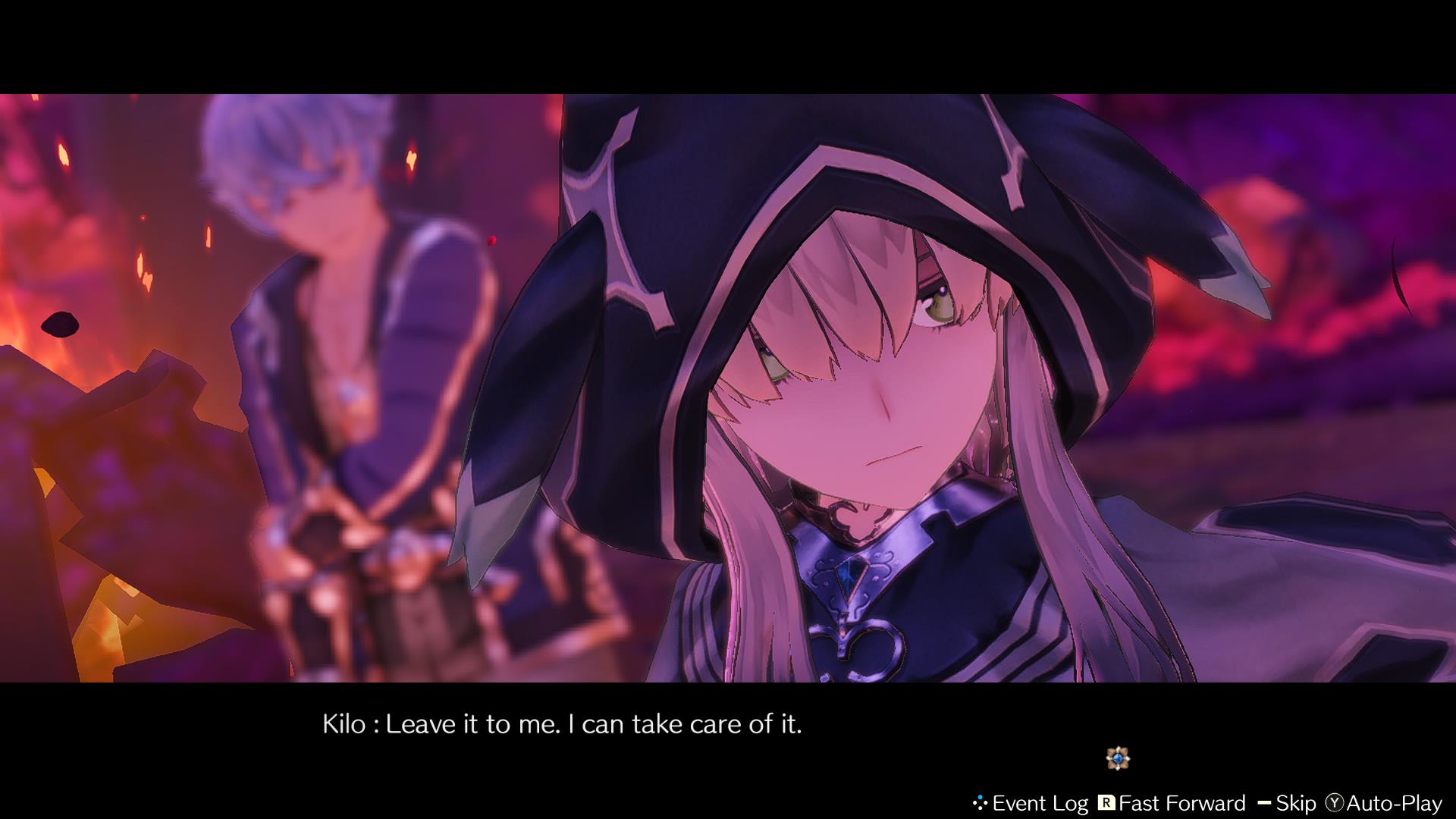Viewport: 1456px width, 819px height.
Task: Select the R button Fast Forward icon
Action: [1107, 802]
